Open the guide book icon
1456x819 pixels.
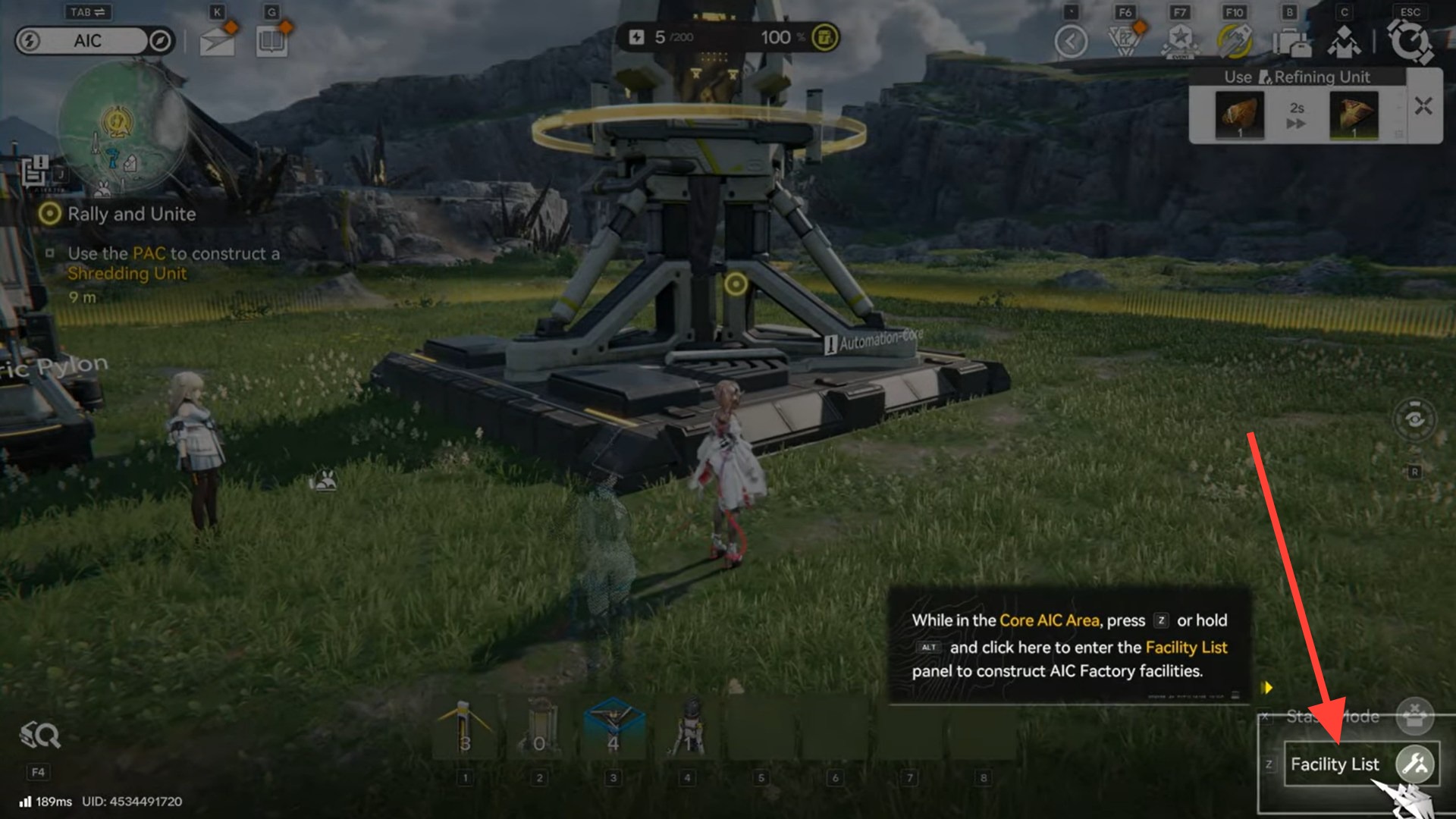271,42
